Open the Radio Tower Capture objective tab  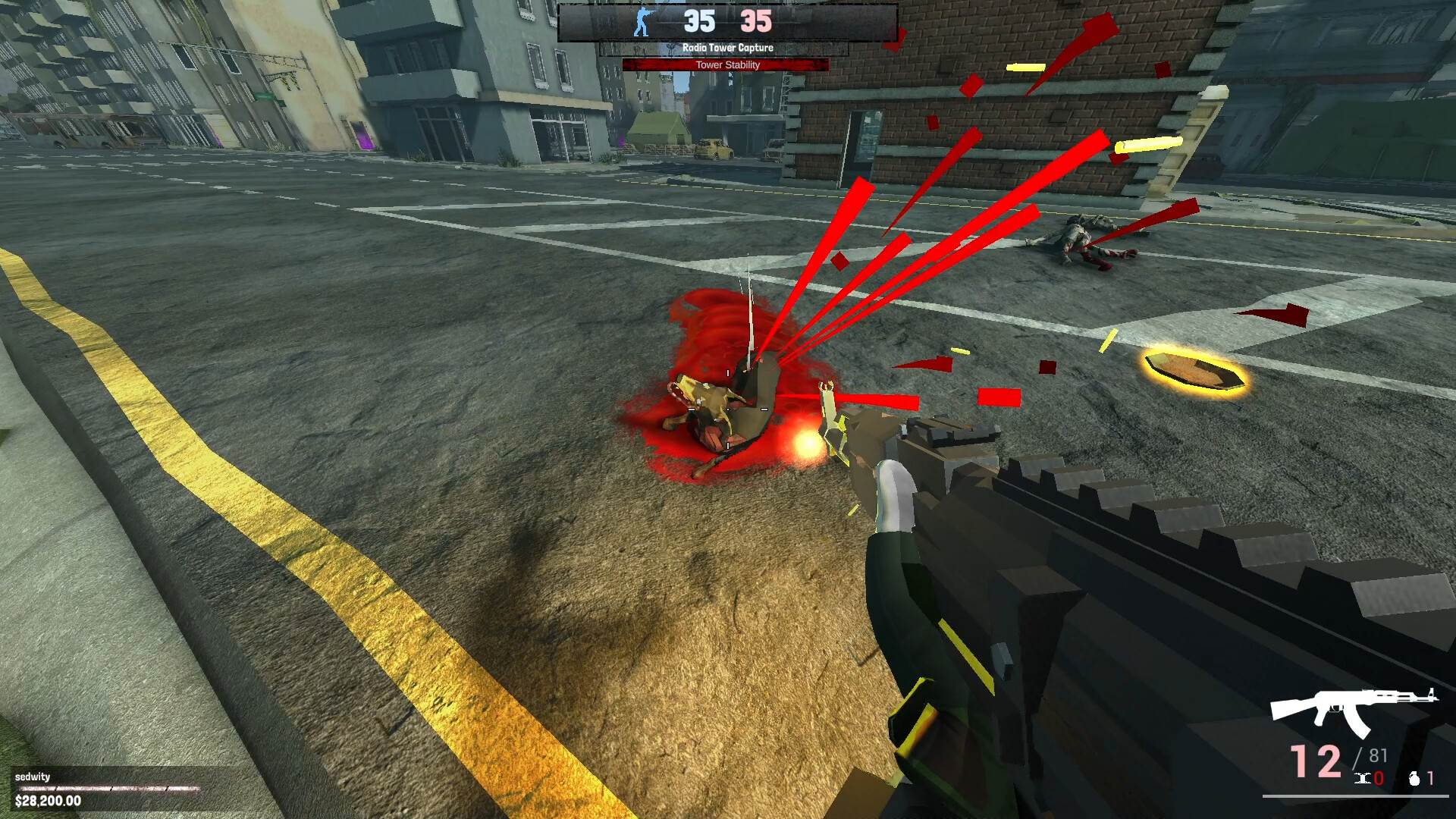tap(728, 47)
